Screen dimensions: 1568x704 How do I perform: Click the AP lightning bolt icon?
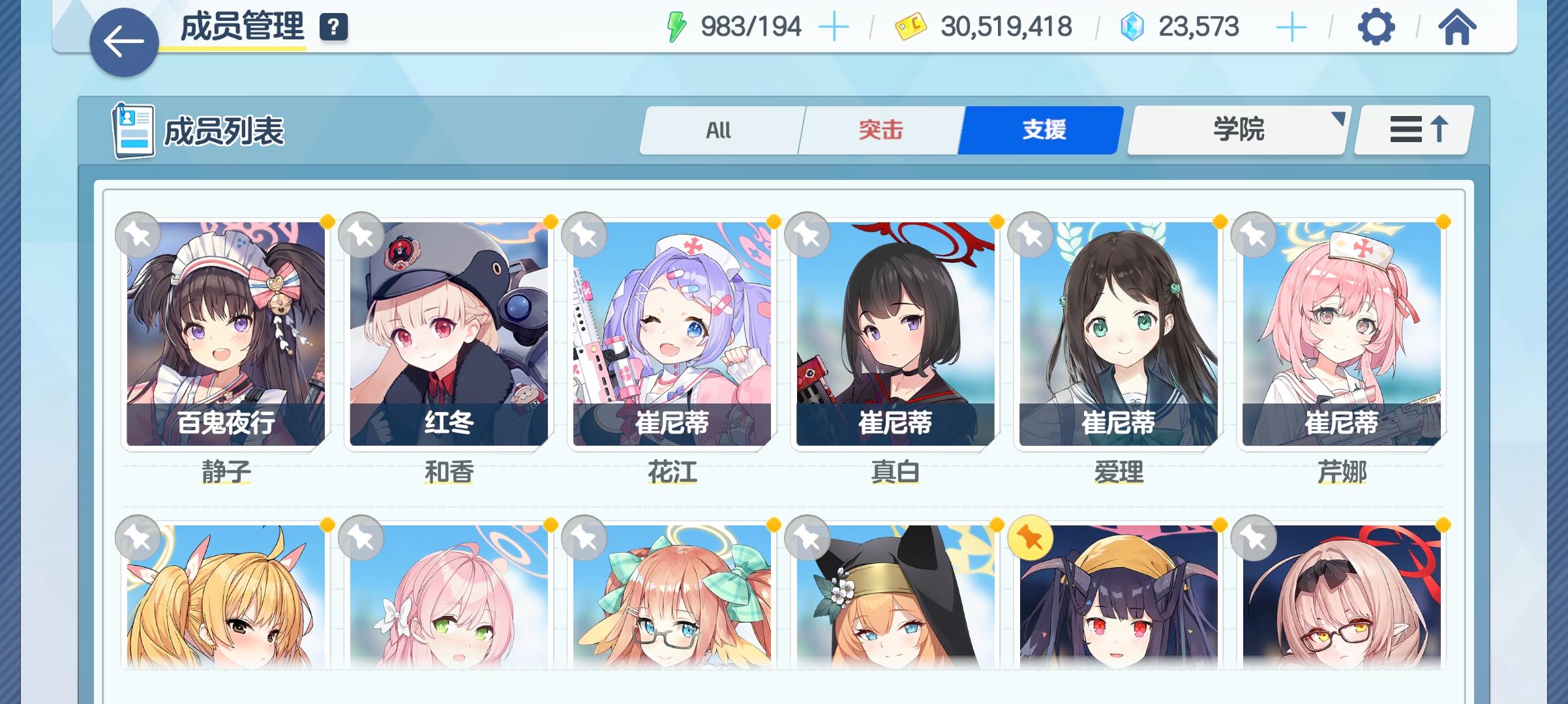[675, 27]
